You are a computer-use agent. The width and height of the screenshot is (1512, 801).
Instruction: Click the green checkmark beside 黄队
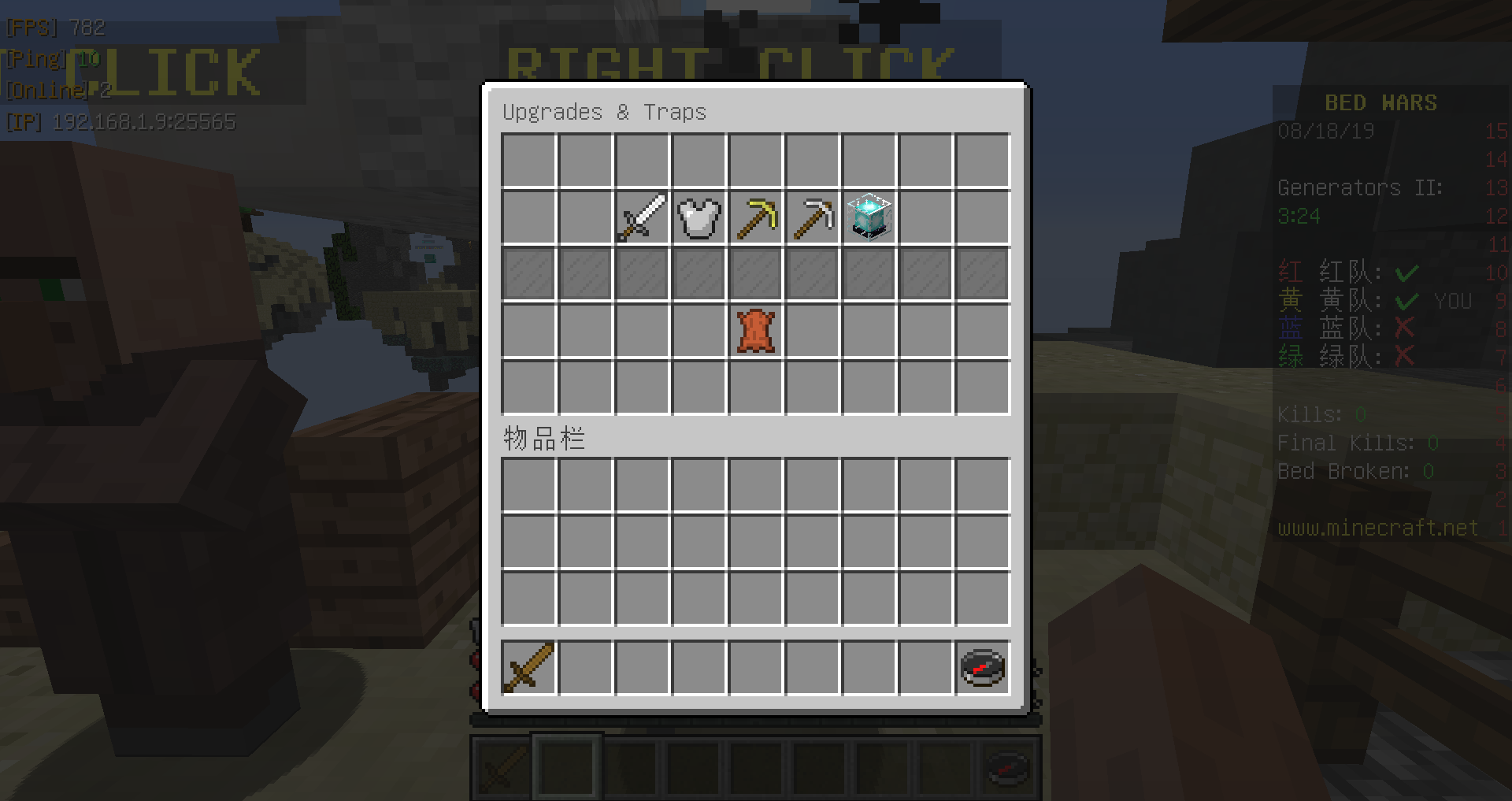(x=1406, y=300)
